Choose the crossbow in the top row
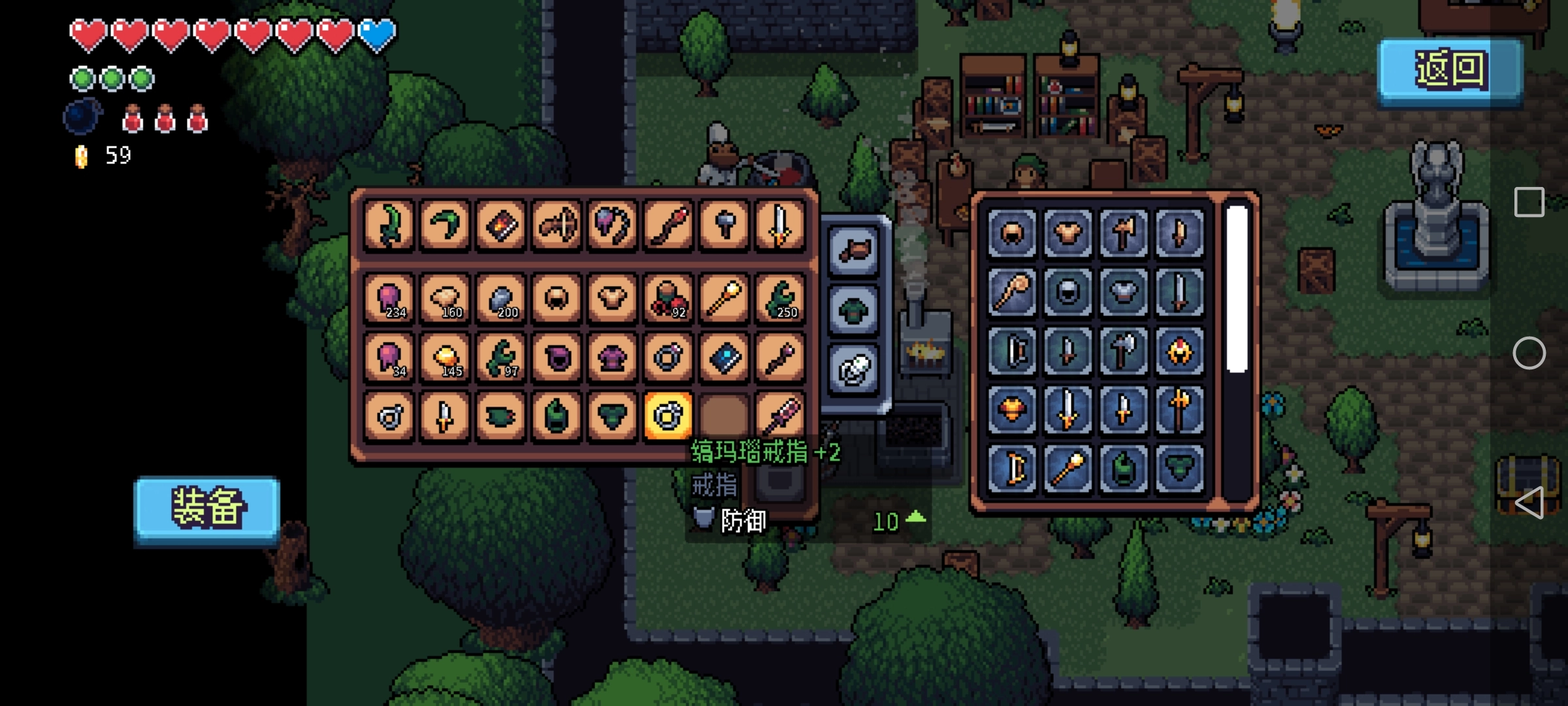Viewport: 1568px width, 706px height. (556, 226)
